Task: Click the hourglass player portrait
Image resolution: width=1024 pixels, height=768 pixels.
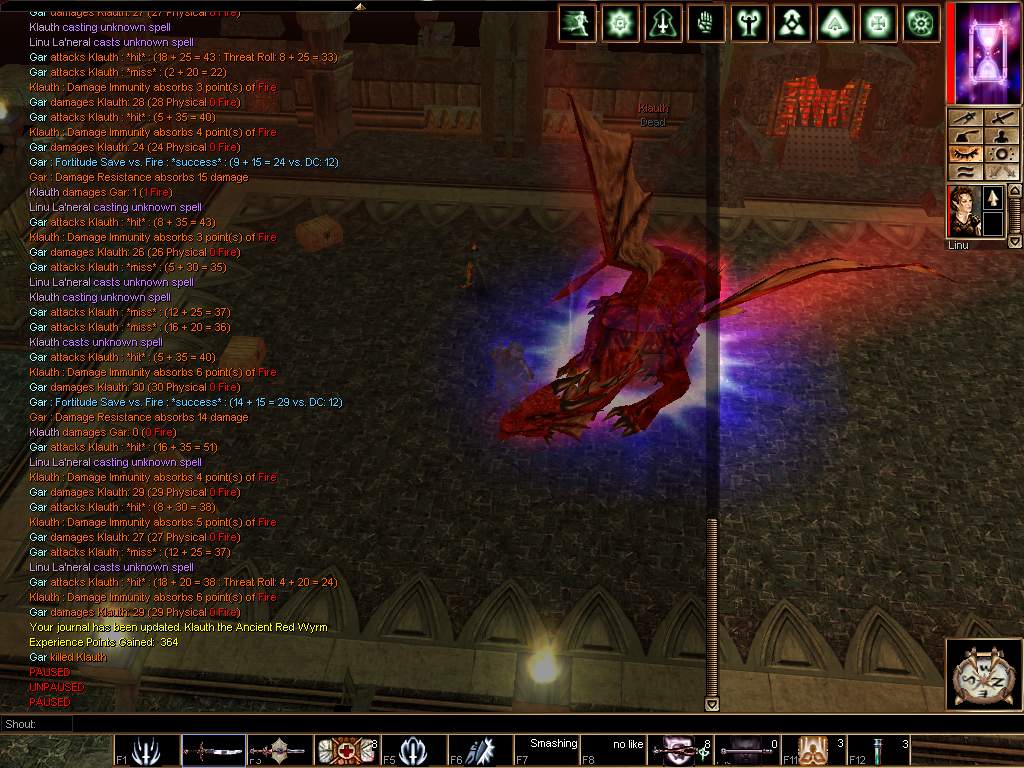Action: (x=983, y=52)
